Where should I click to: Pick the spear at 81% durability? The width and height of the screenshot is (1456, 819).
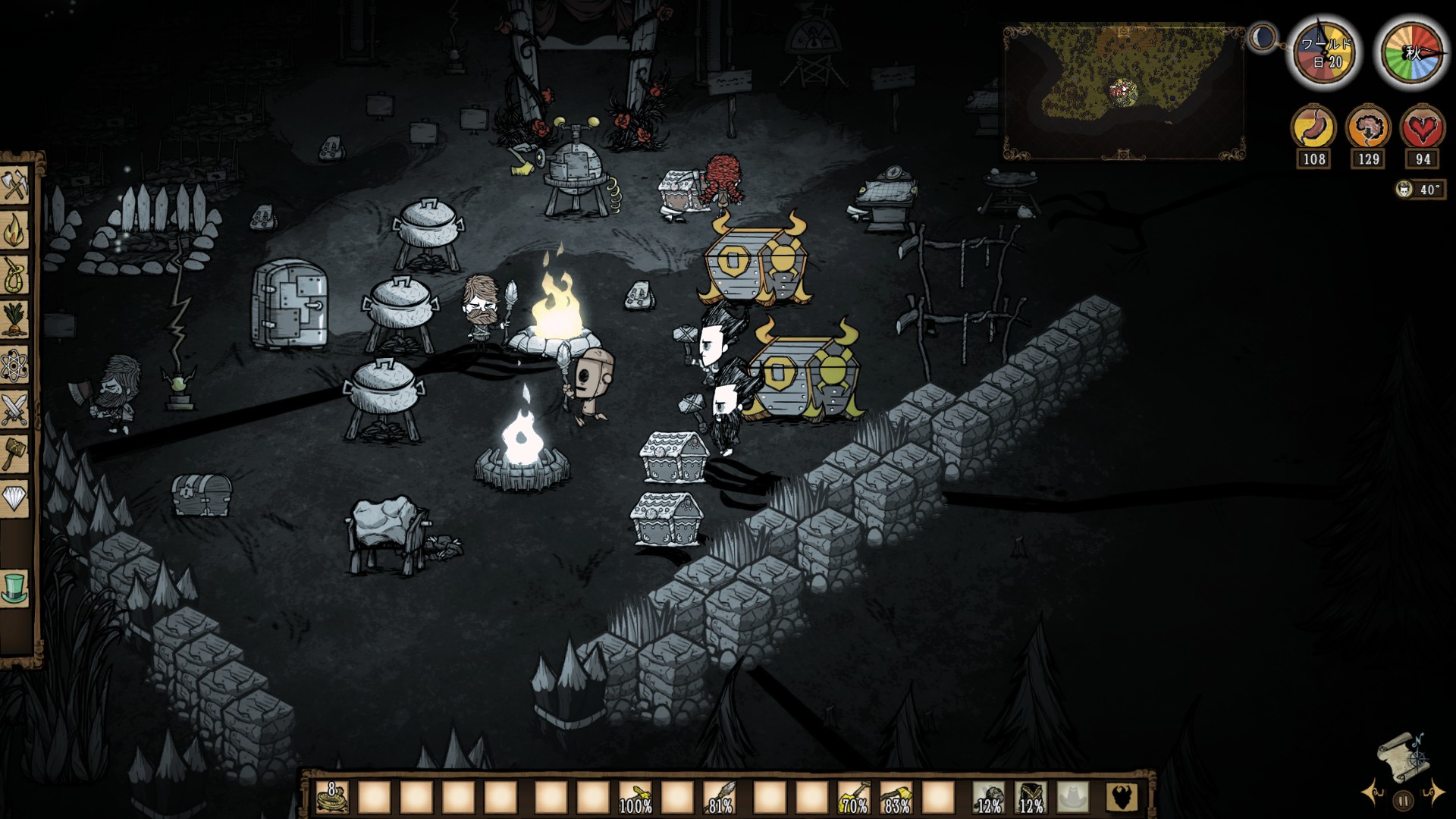pyautogui.click(x=720, y=798)
